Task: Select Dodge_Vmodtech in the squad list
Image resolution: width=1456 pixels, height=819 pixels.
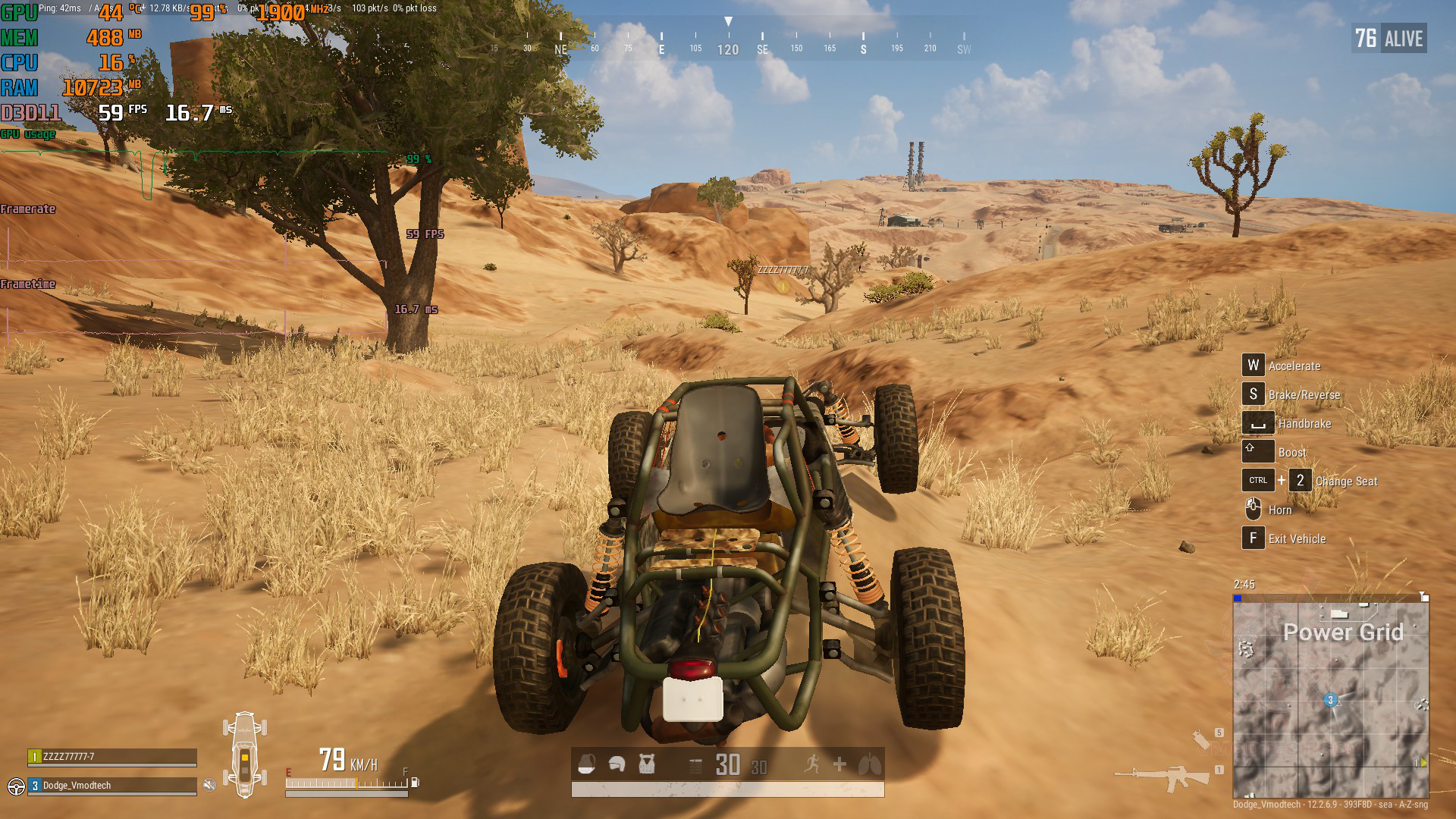Action: tap(112, 786)
